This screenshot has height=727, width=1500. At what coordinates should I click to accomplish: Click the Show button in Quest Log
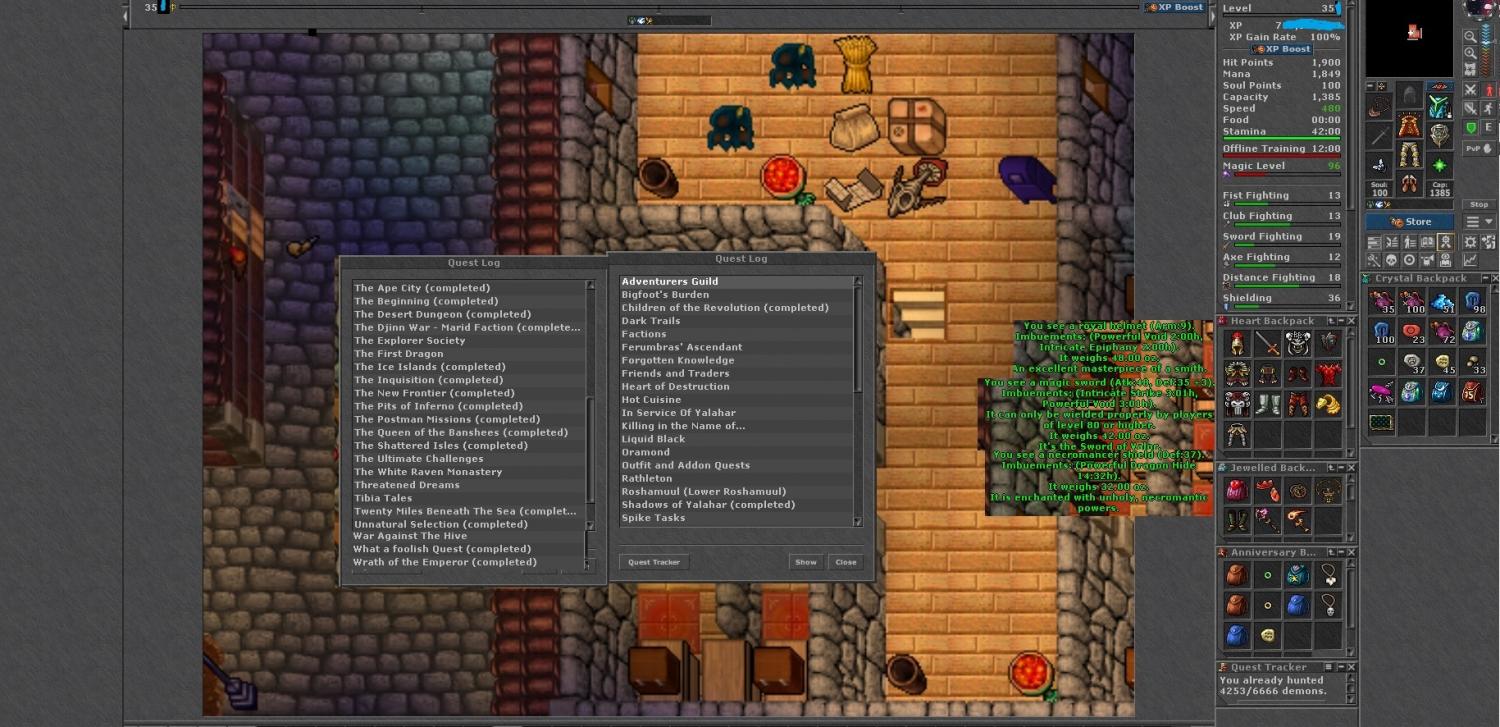point(805,562)
